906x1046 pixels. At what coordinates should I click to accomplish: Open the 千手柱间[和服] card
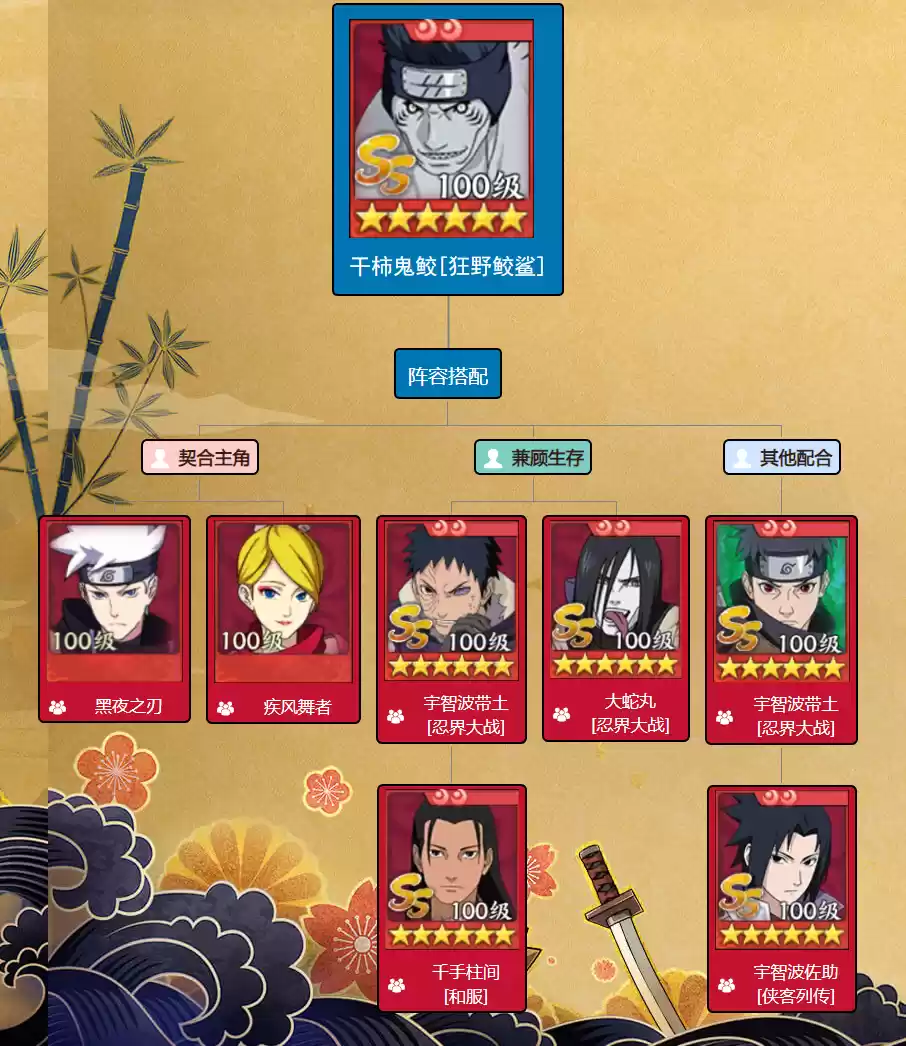452,897
